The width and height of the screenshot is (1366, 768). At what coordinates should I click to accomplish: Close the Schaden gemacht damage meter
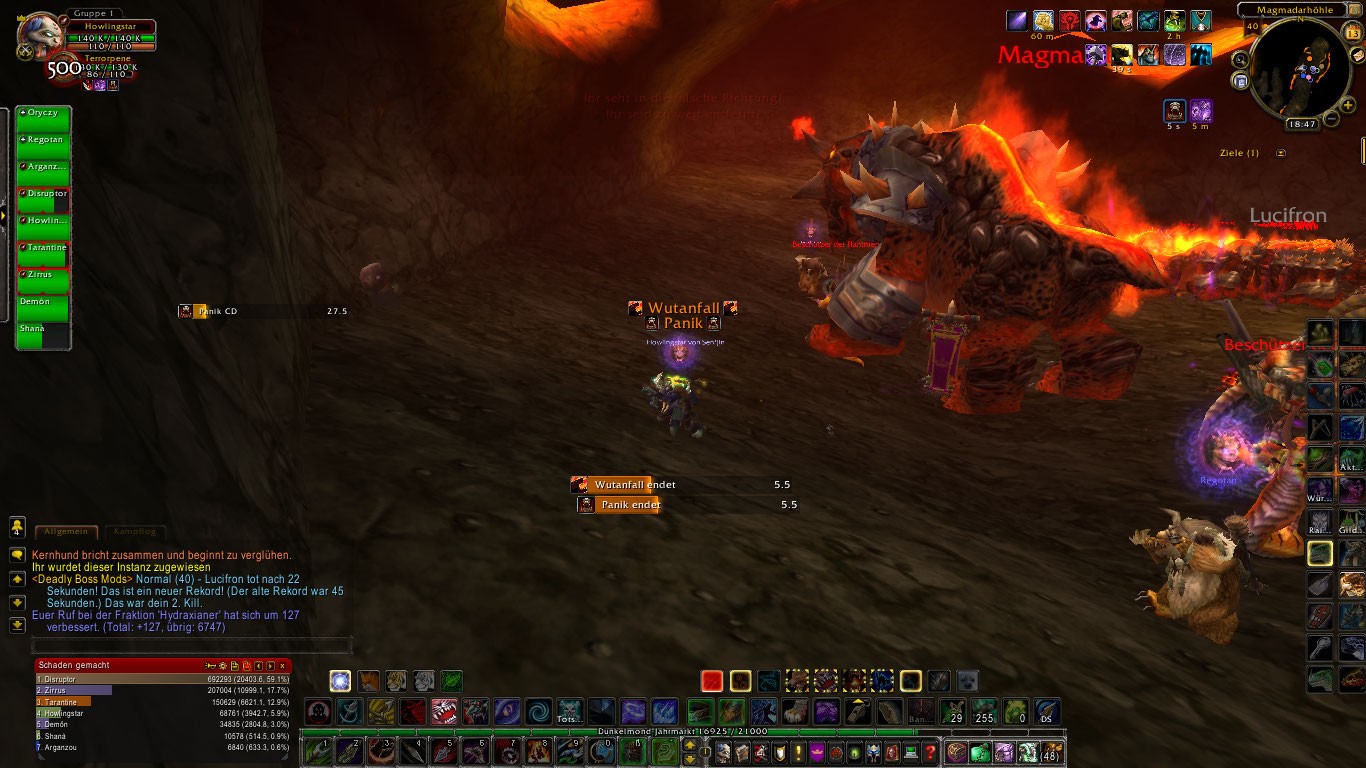pyautogui.click(x=283, y=665)
